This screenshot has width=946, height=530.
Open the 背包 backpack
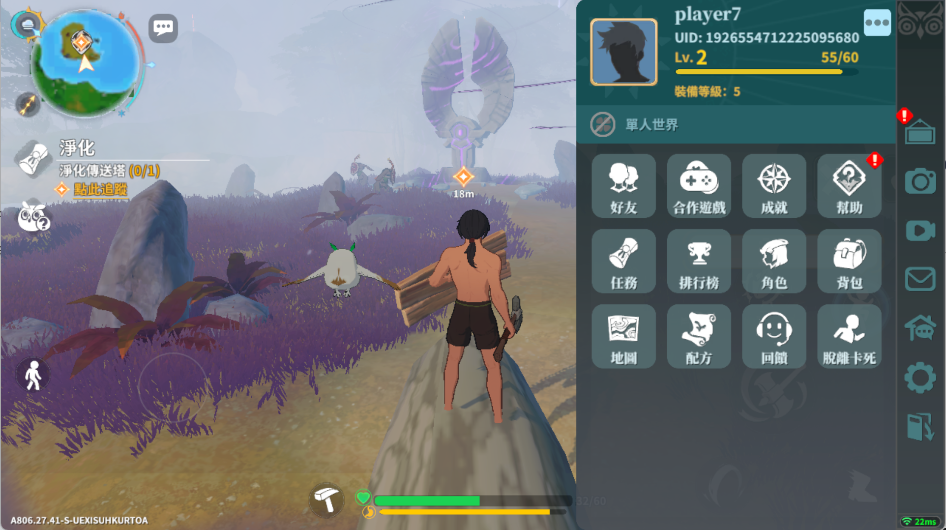click(x=849, y=261)
